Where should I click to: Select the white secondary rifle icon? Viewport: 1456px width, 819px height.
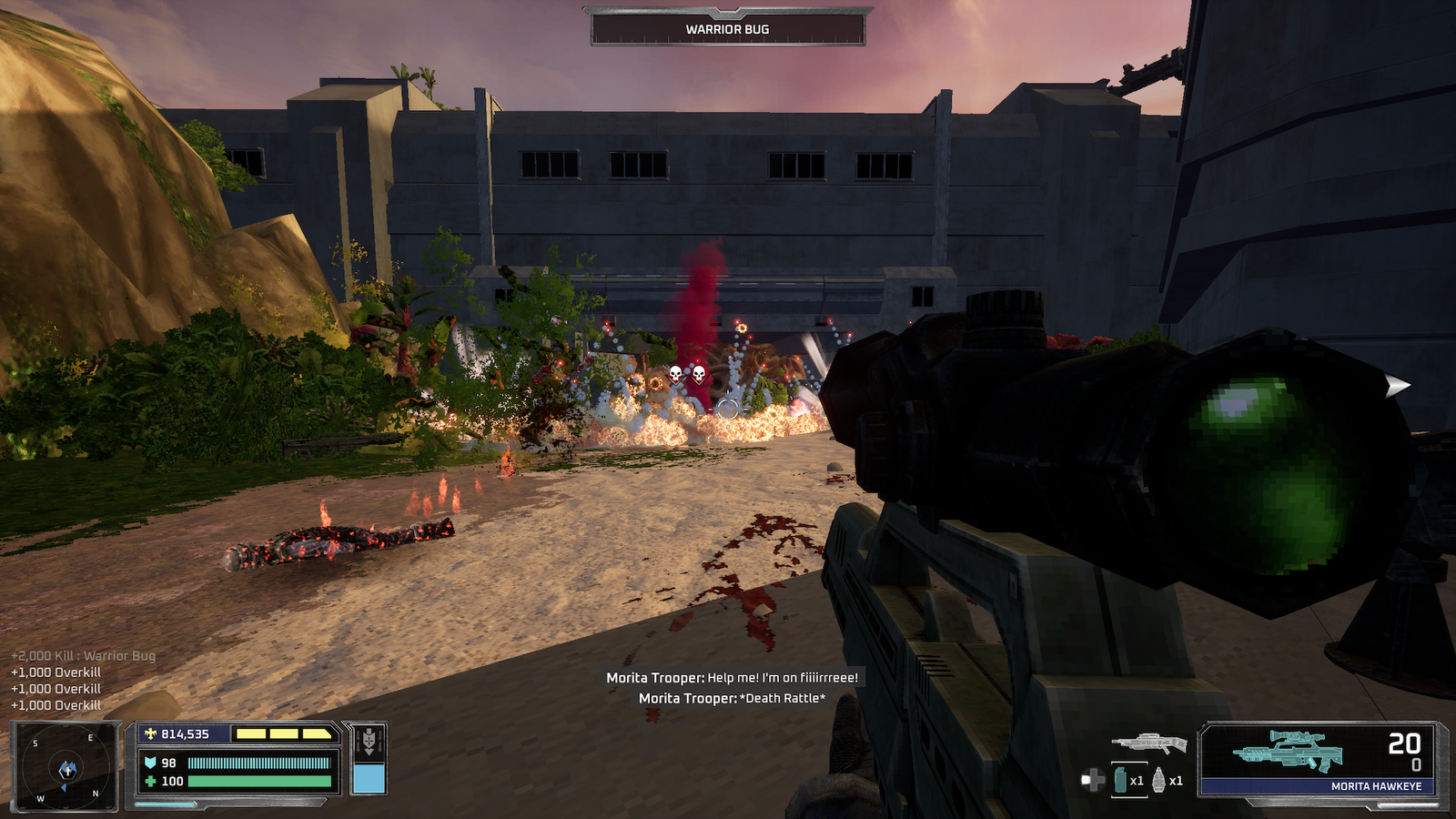pos(1148,743)
